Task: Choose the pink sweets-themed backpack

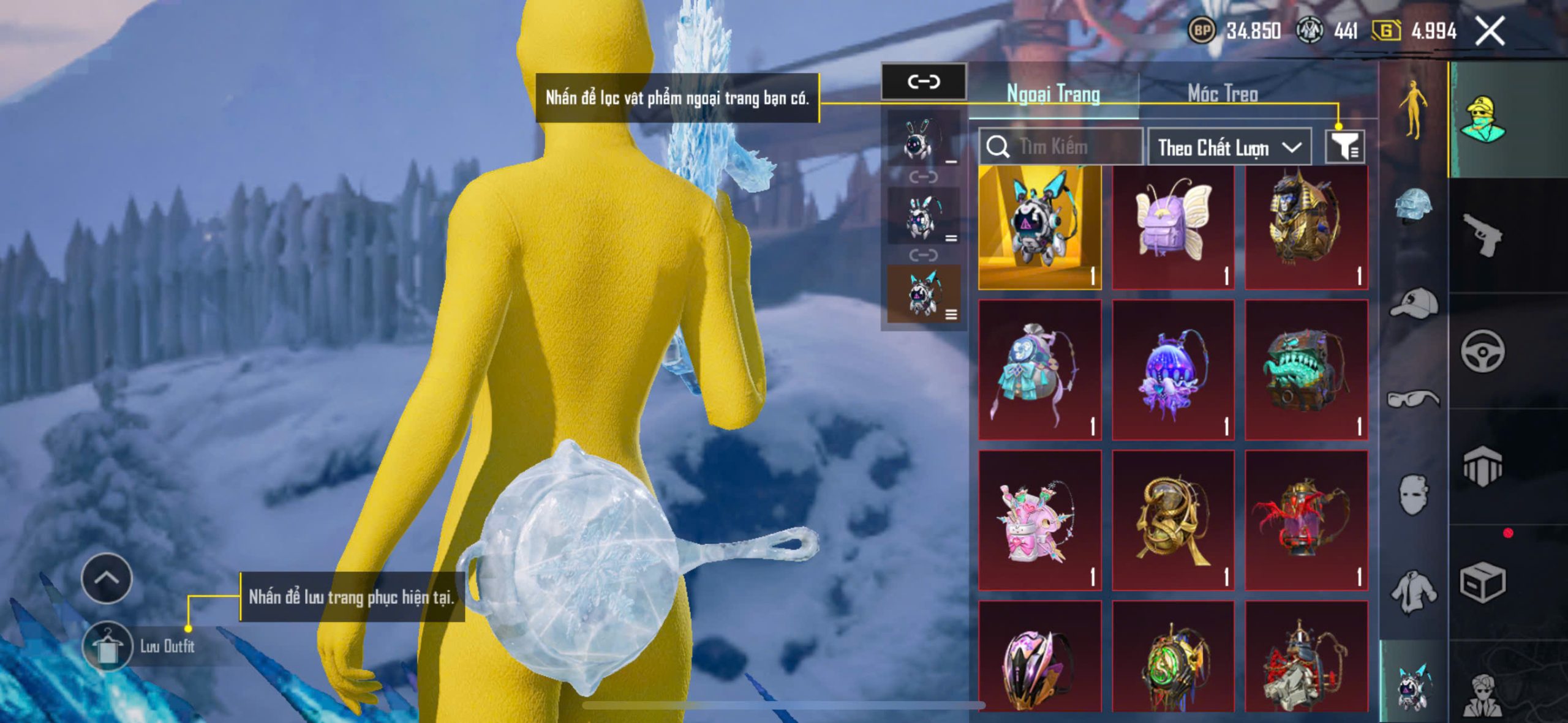Action: tap(1039, 520)
